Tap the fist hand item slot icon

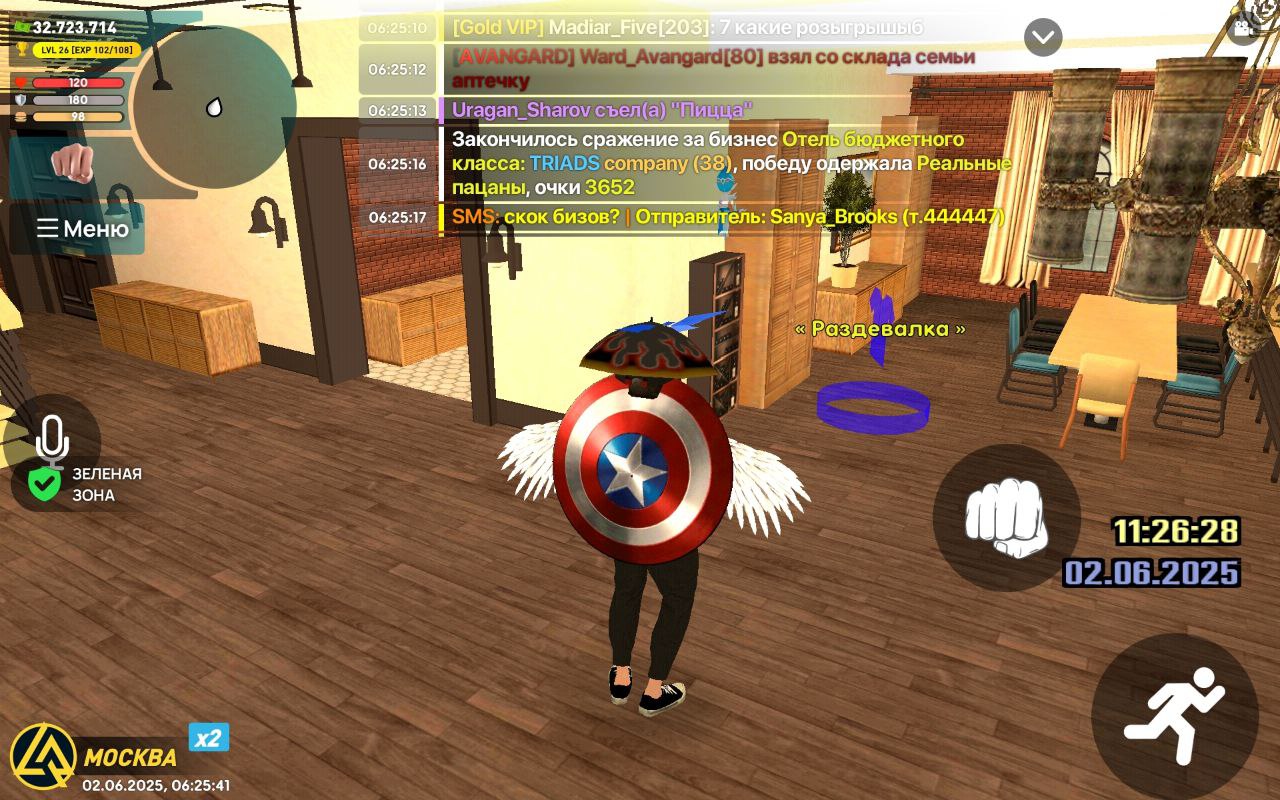pyautogui.click(x=74, y=163)
